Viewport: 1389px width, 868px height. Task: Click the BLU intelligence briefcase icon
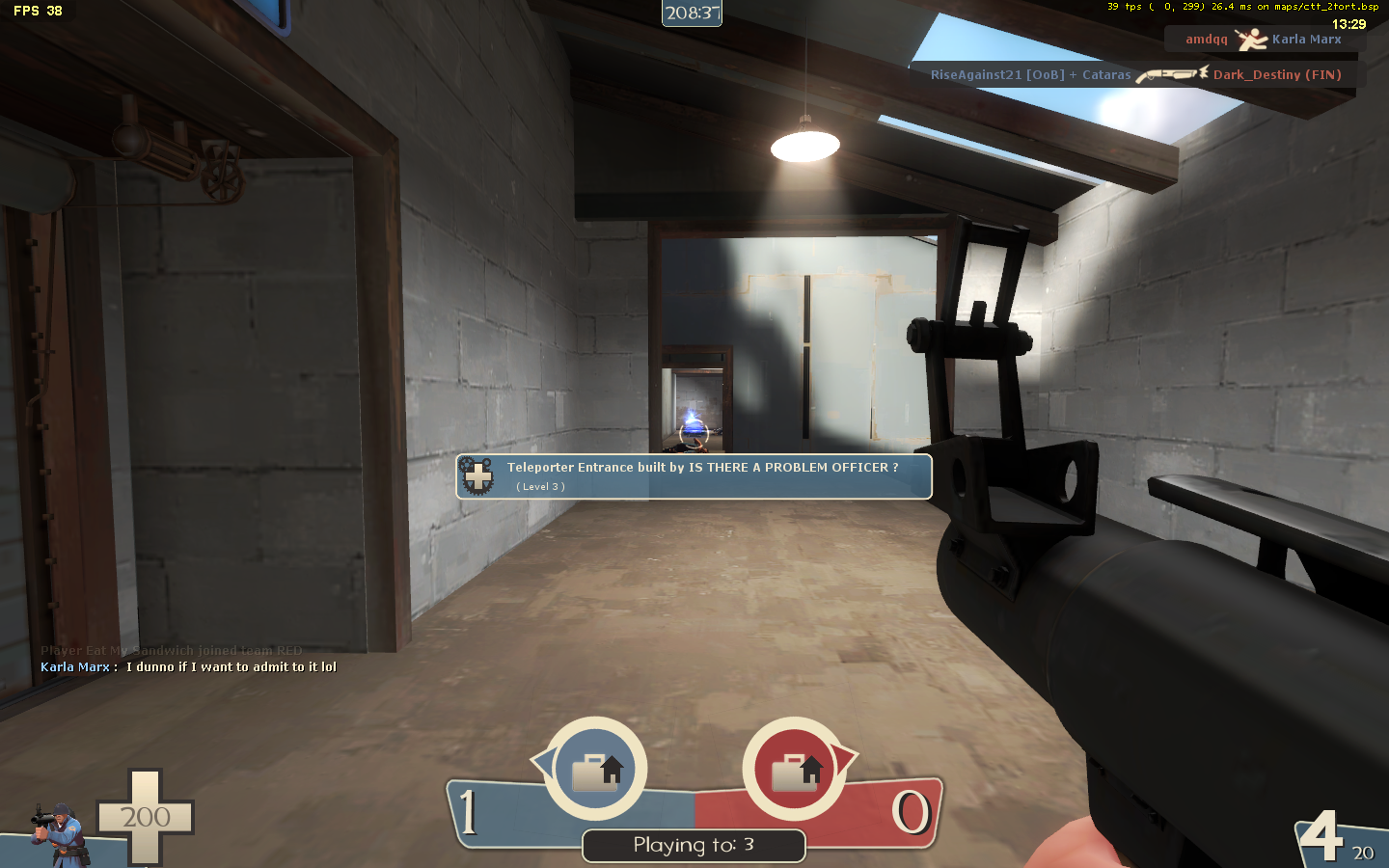pyautogui.click(x=596, y=770)
